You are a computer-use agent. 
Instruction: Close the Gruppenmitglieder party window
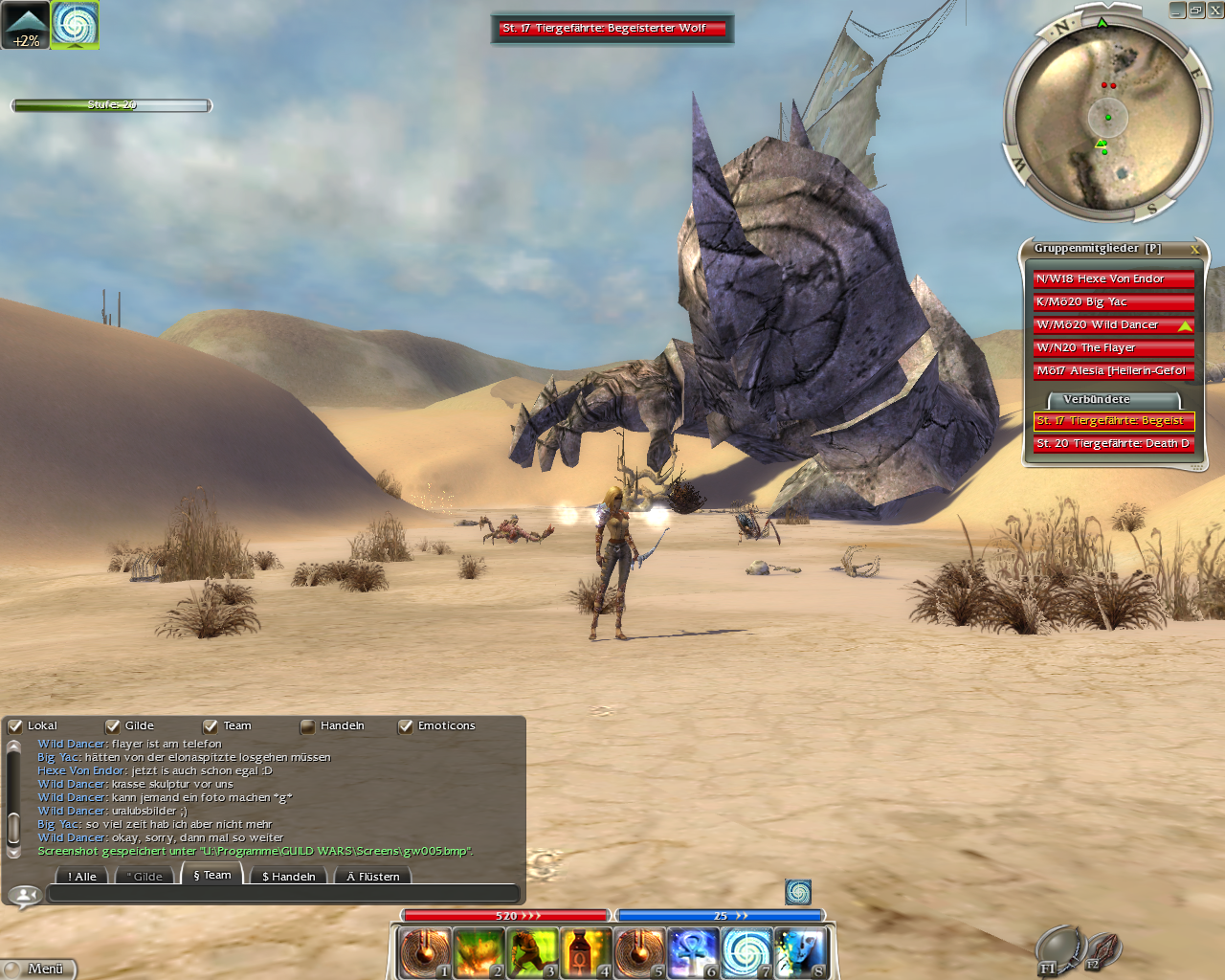[x=1194, y=249]
